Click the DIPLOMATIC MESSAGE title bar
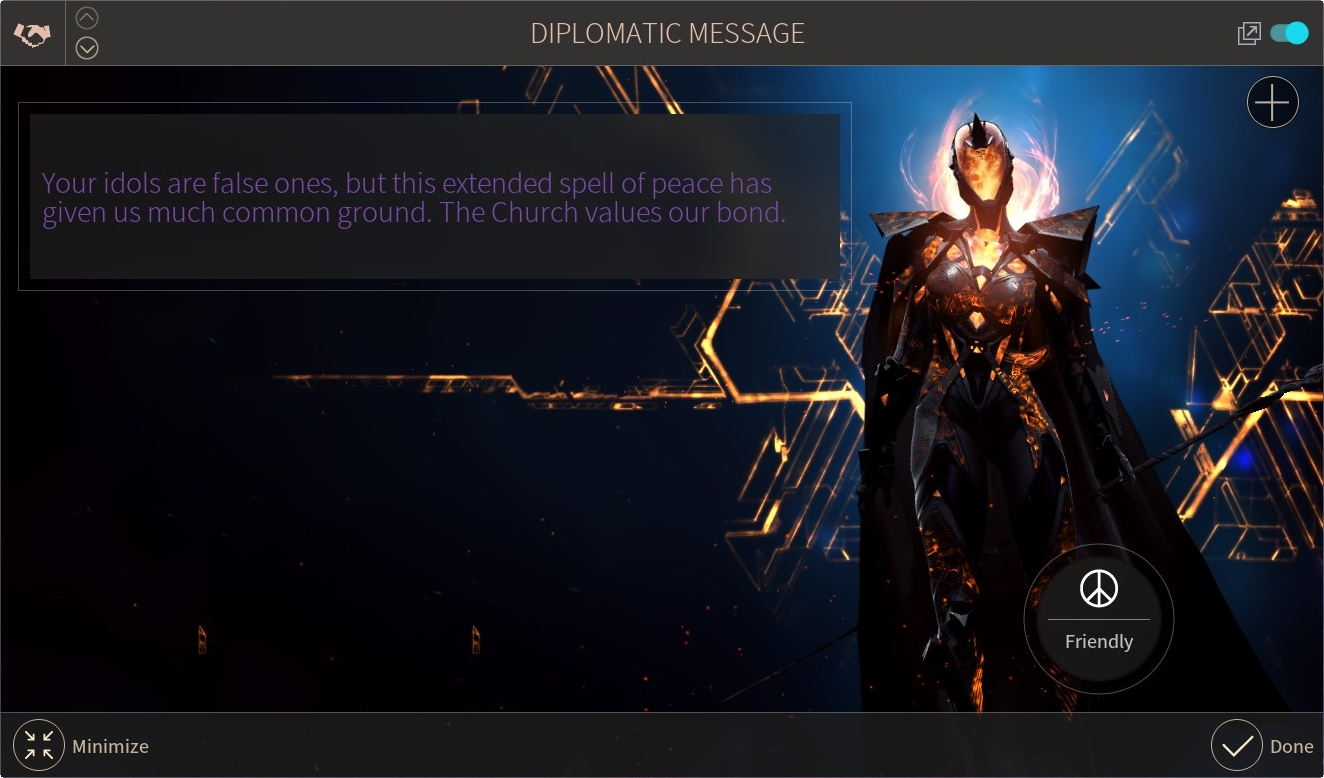The width and height of the screenshot is (1324, 778). [667, 32]
